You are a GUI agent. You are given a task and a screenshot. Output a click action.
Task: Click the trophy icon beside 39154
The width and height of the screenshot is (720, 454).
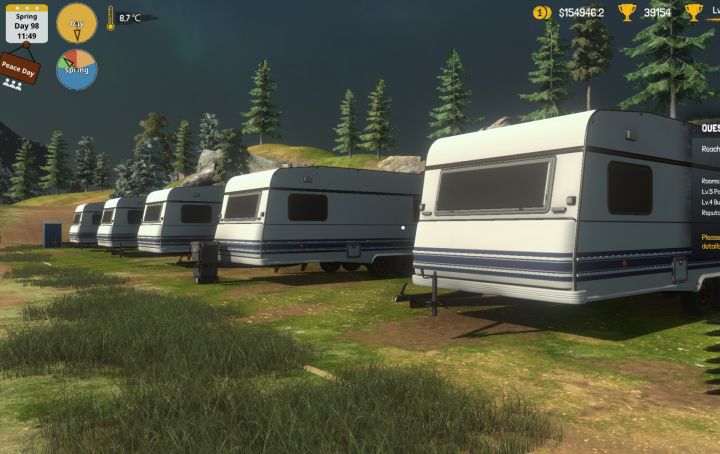click(627, 12)
